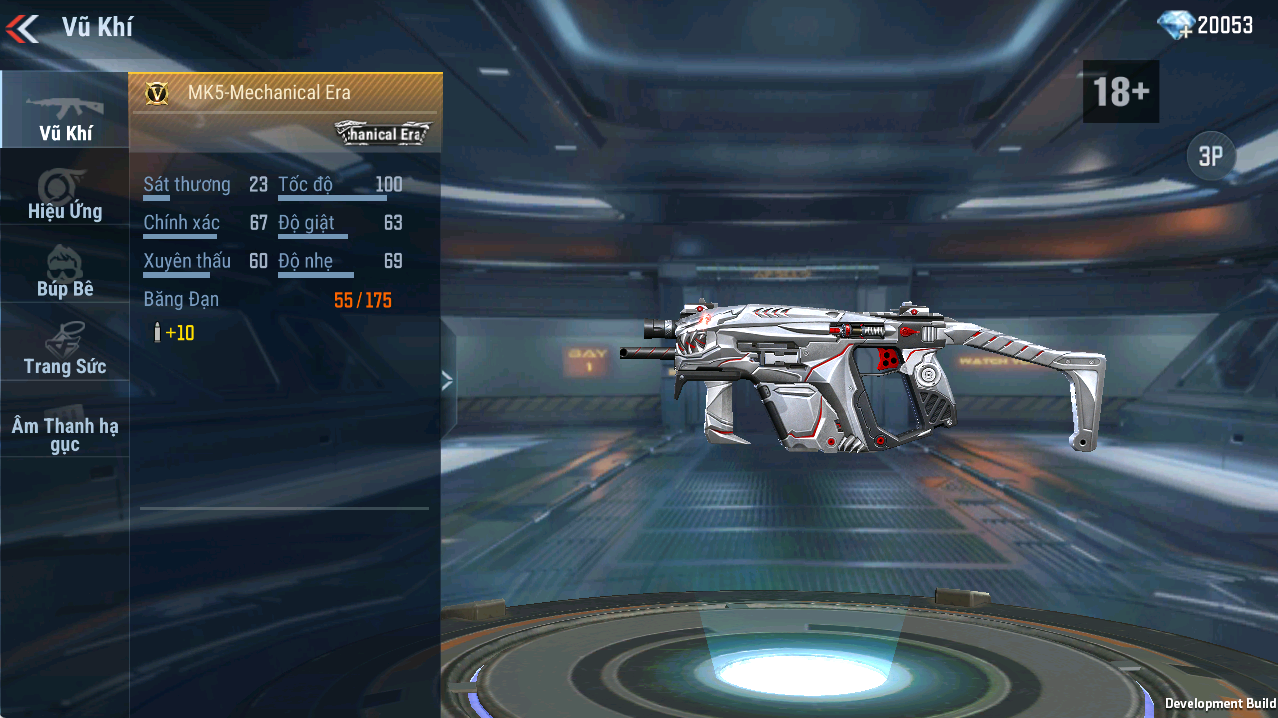Viewport: 1278px width, 718px height.
Task: Open the Hiệu Ứng tab
Action: pos(65,194)
